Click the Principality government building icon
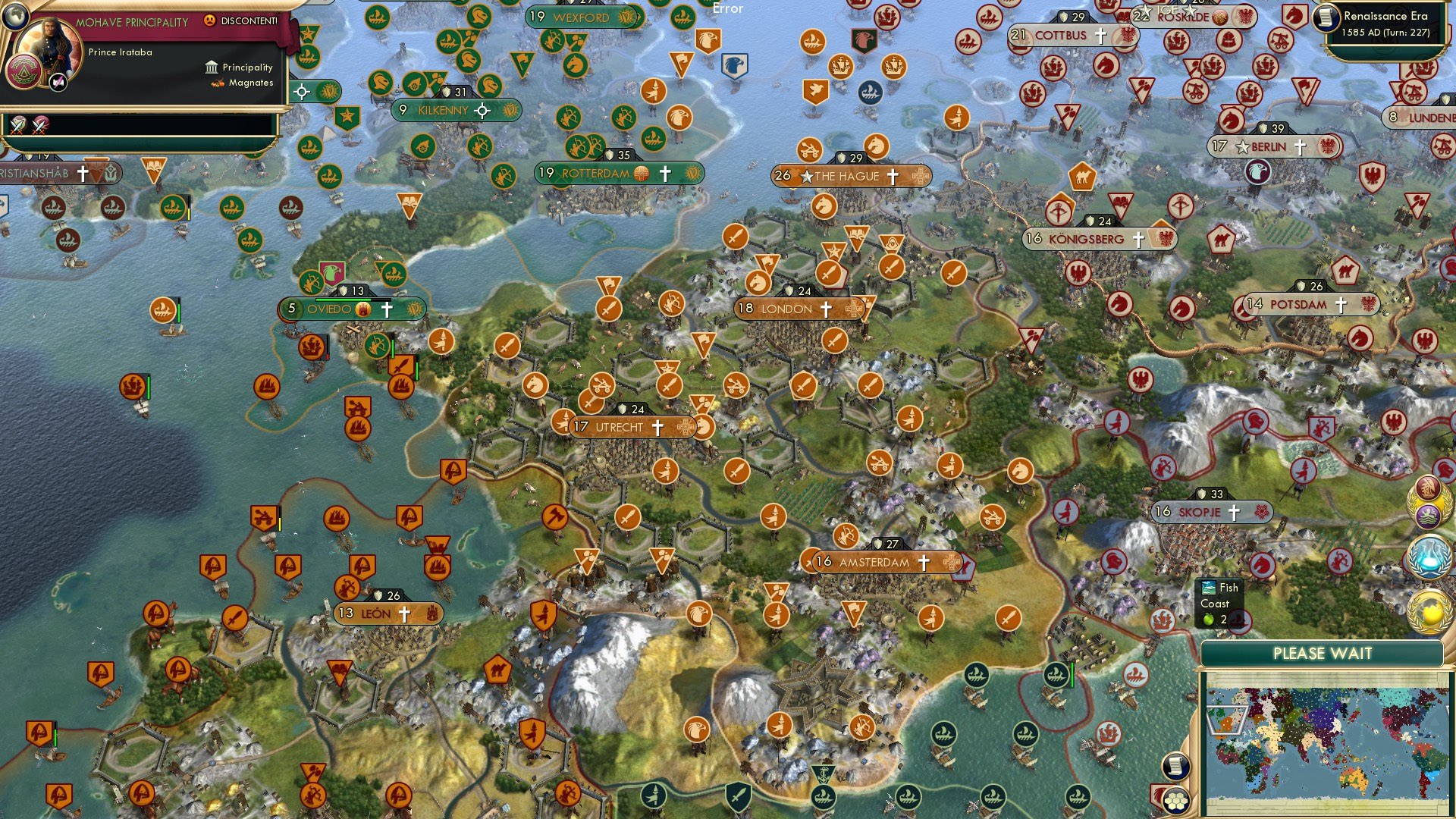Image resolution: width=1456 pixels, height=819 pixels. pos(210,67)
